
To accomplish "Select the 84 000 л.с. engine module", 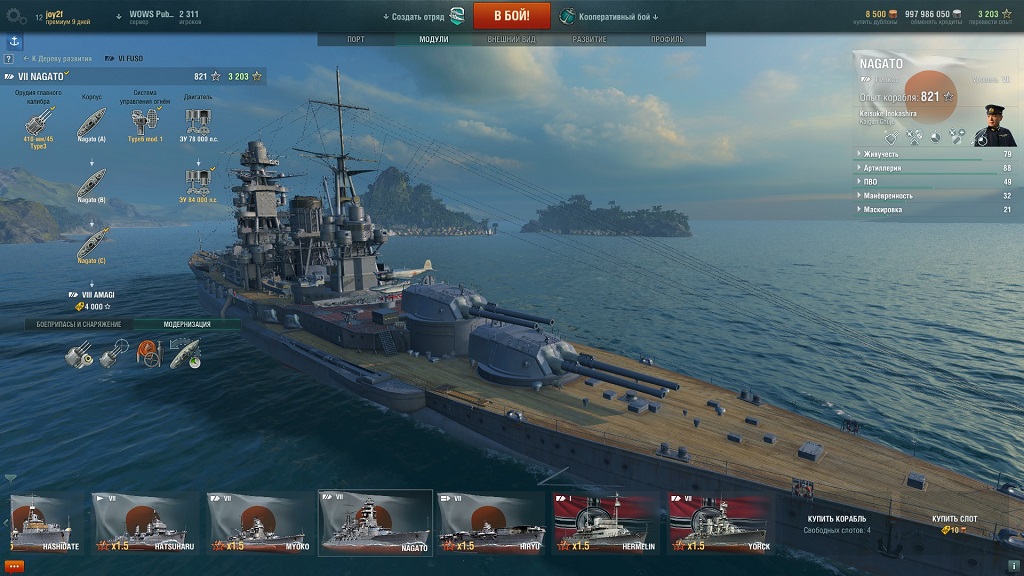I will [x=198, y=183].
